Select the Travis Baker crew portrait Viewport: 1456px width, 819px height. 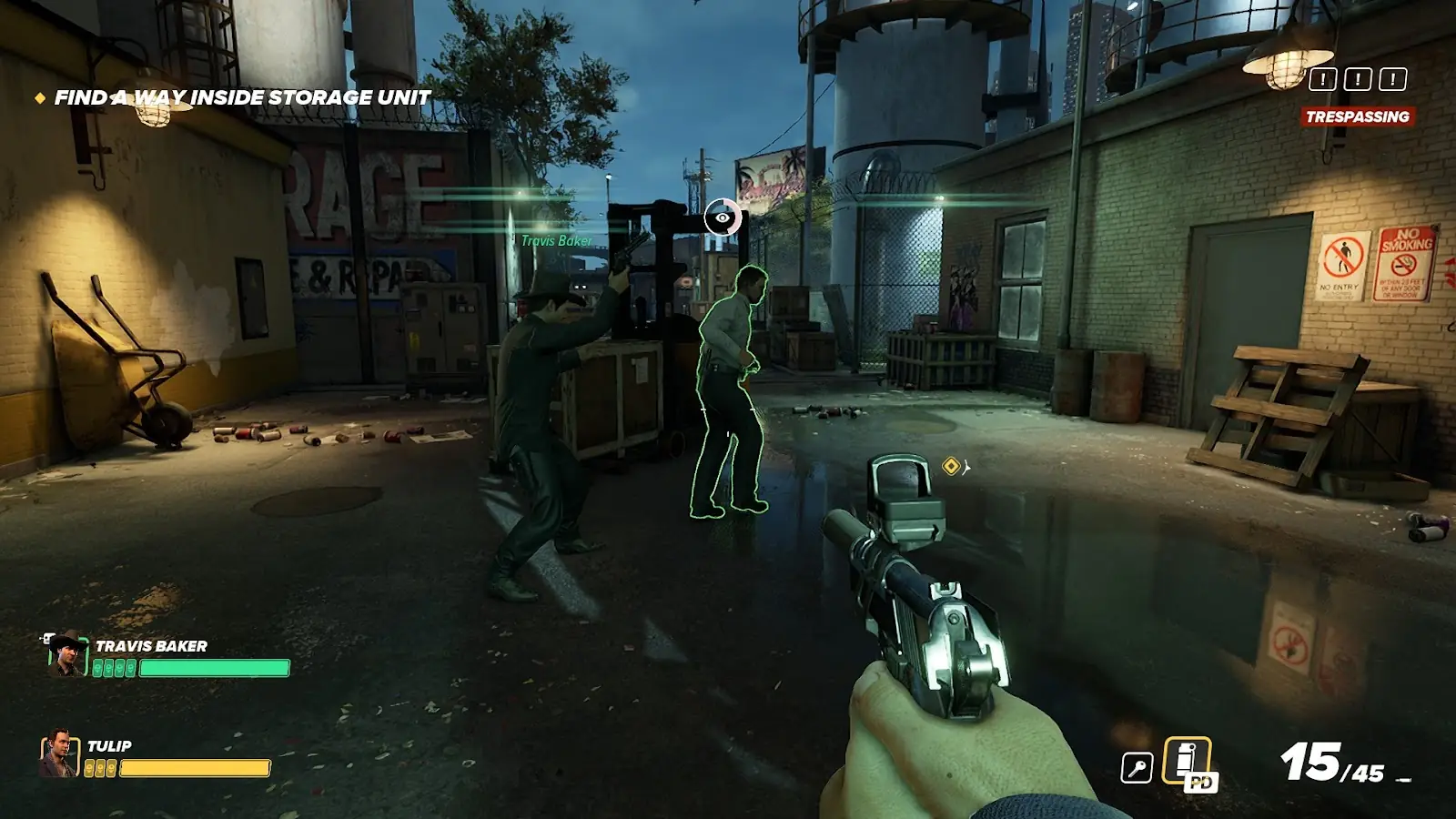(x=66, y=654)
